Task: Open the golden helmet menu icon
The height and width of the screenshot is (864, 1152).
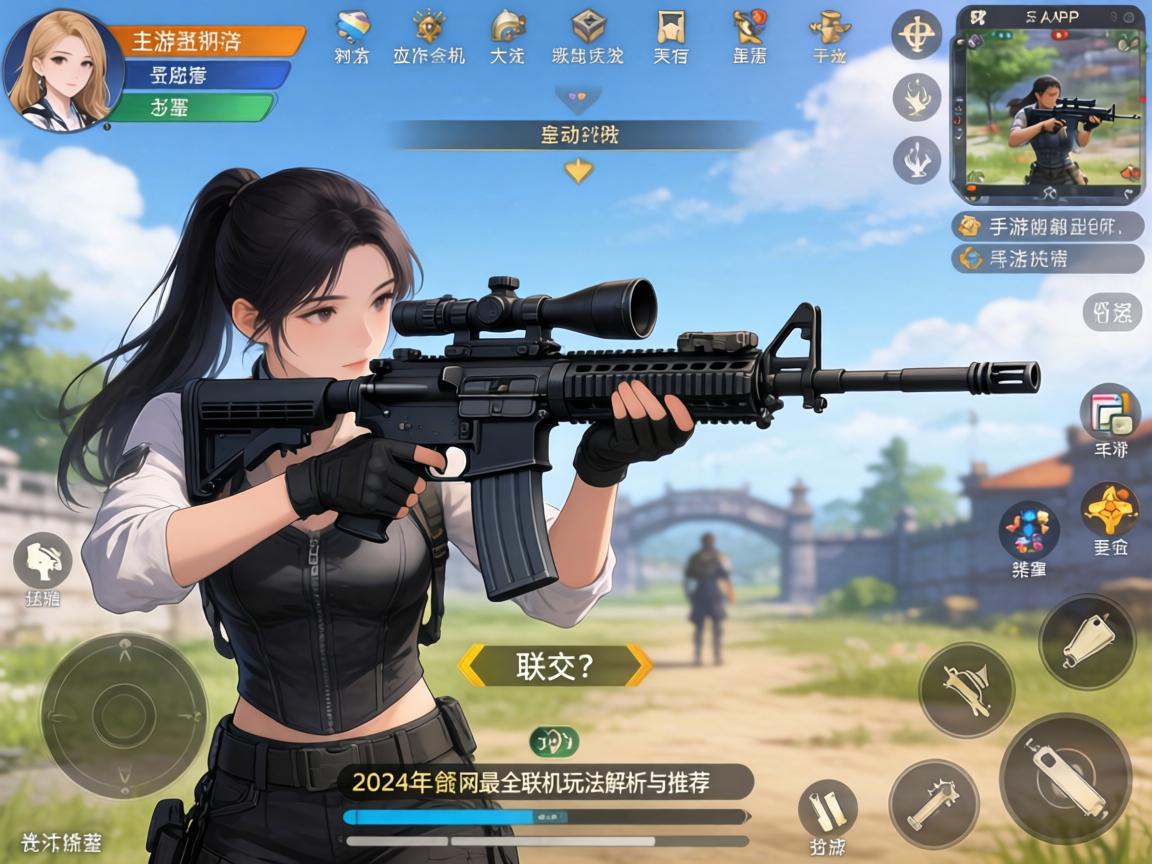Action: (x=508, y=27)
